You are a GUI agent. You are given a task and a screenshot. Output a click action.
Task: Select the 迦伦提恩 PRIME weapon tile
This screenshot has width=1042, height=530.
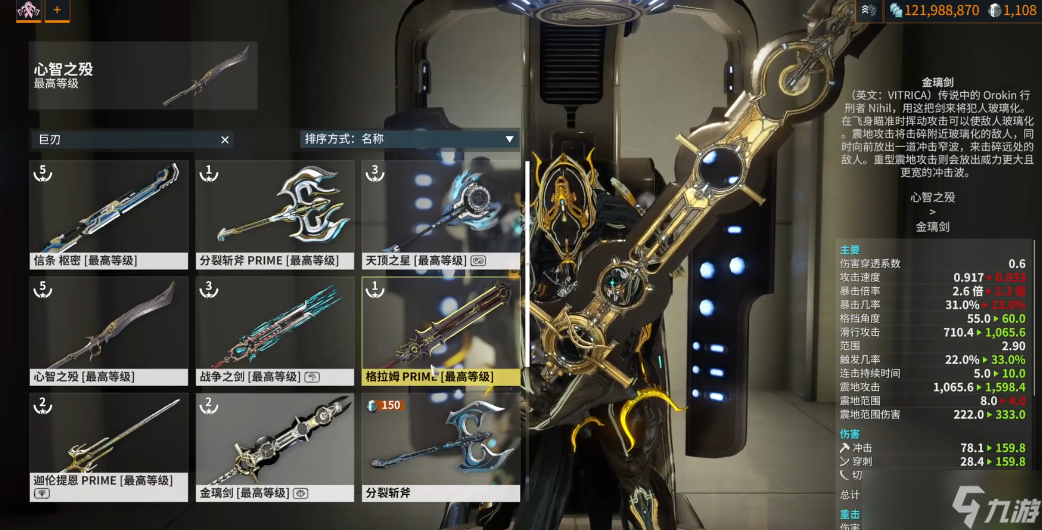click(x=108, y=446)
